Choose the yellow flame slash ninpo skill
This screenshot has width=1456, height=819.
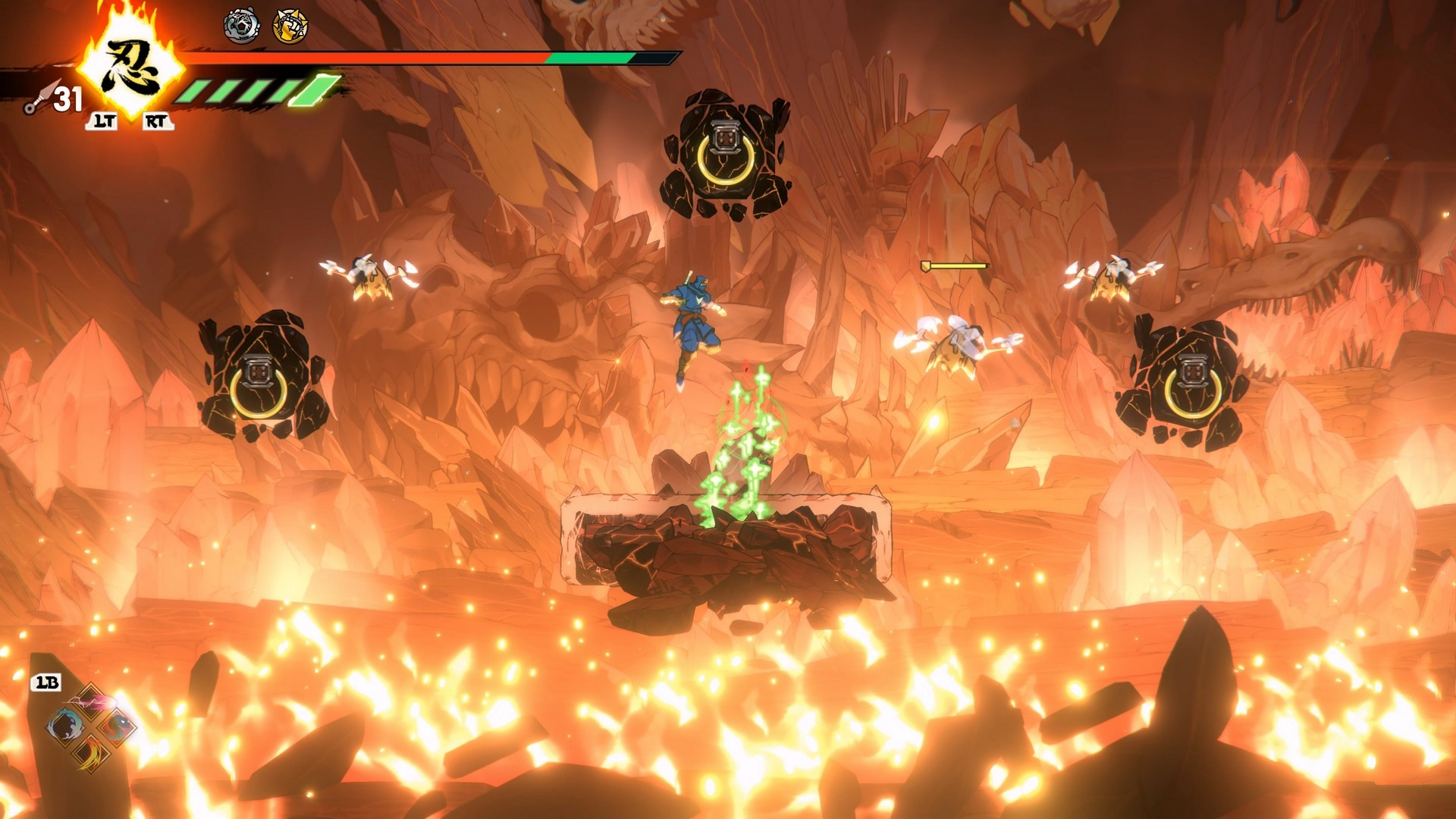91,754
